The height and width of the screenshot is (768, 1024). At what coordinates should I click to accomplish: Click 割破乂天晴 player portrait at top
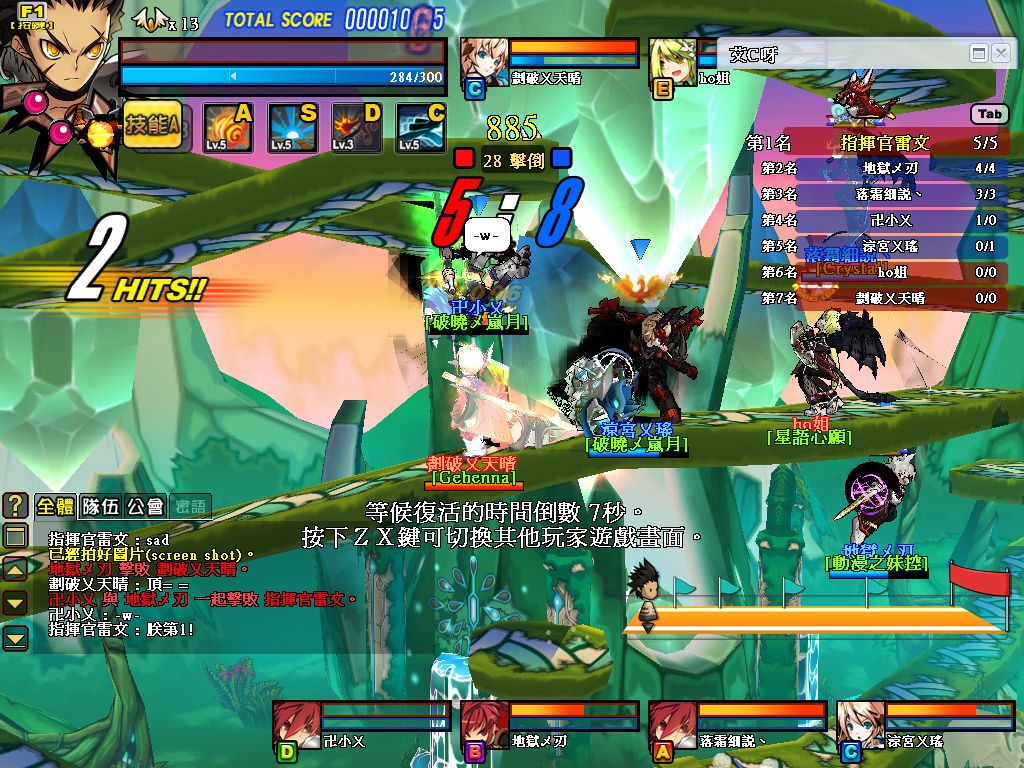point(484,60)
